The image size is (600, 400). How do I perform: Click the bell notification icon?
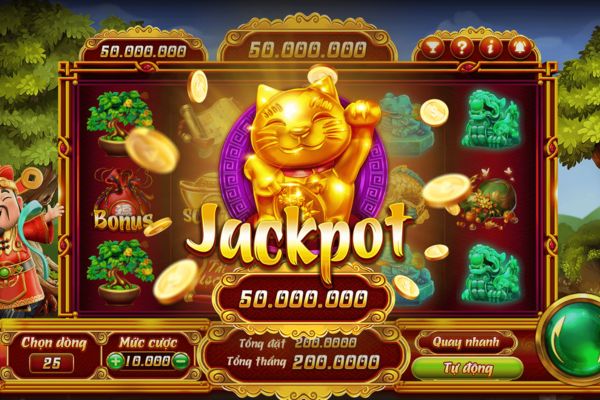coord(519,46)
